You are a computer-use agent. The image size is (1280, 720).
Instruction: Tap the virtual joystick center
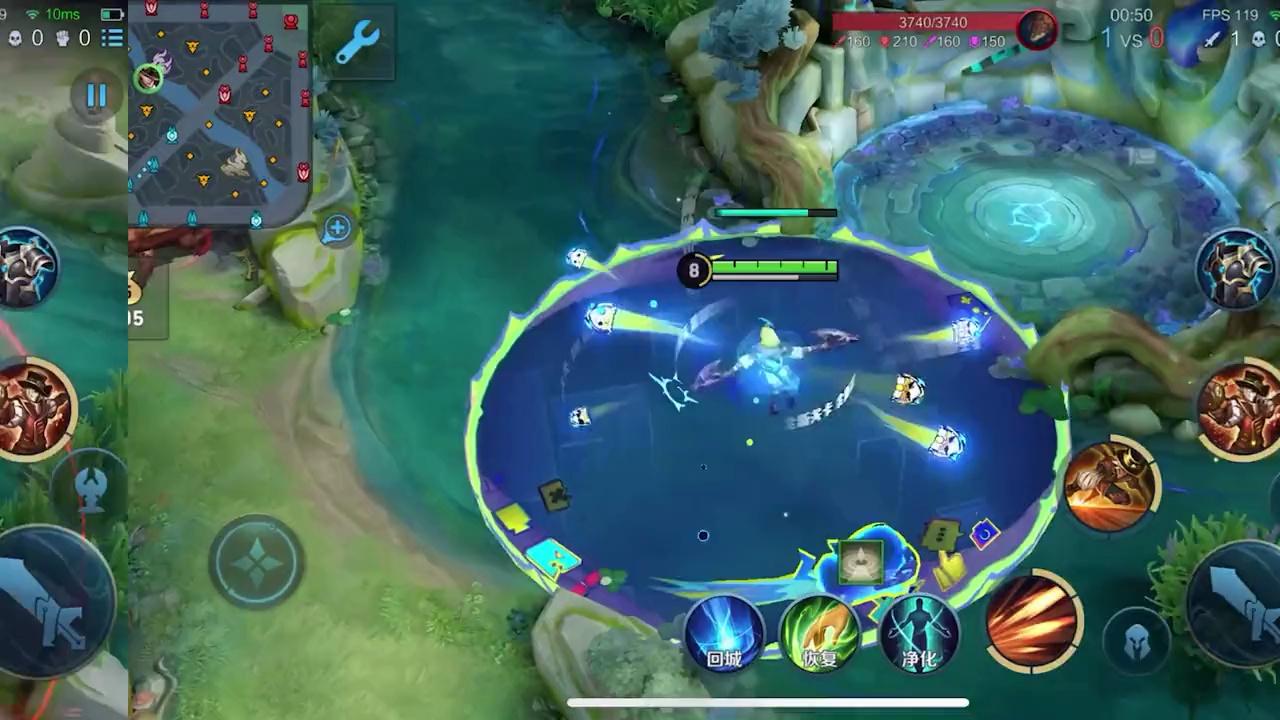pos(257,562)
